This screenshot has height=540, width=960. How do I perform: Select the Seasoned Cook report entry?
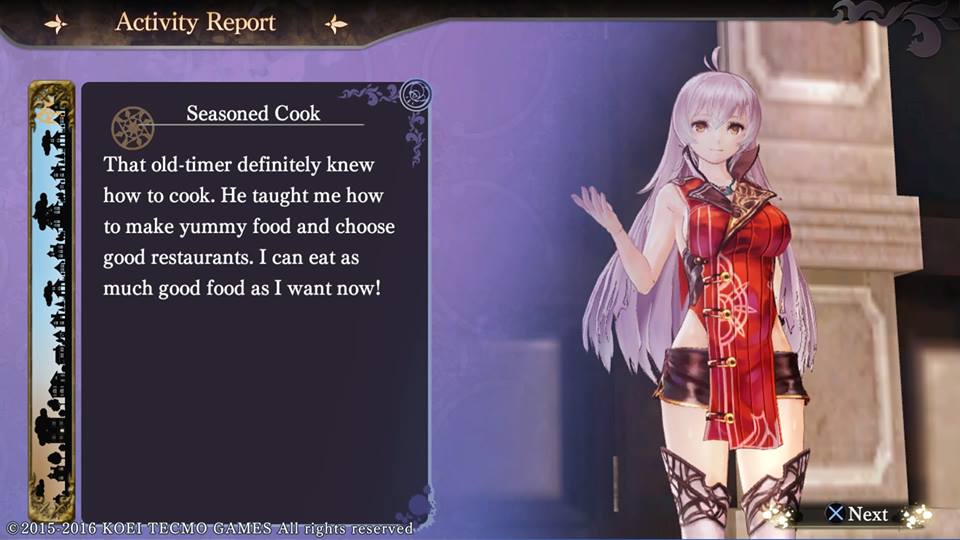253,114
